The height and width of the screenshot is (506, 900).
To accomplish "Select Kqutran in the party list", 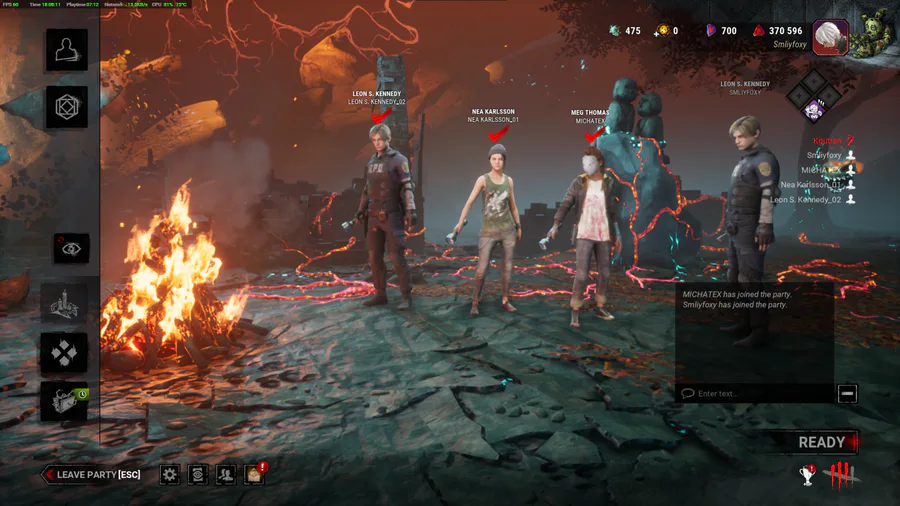I will click(827, 141).
